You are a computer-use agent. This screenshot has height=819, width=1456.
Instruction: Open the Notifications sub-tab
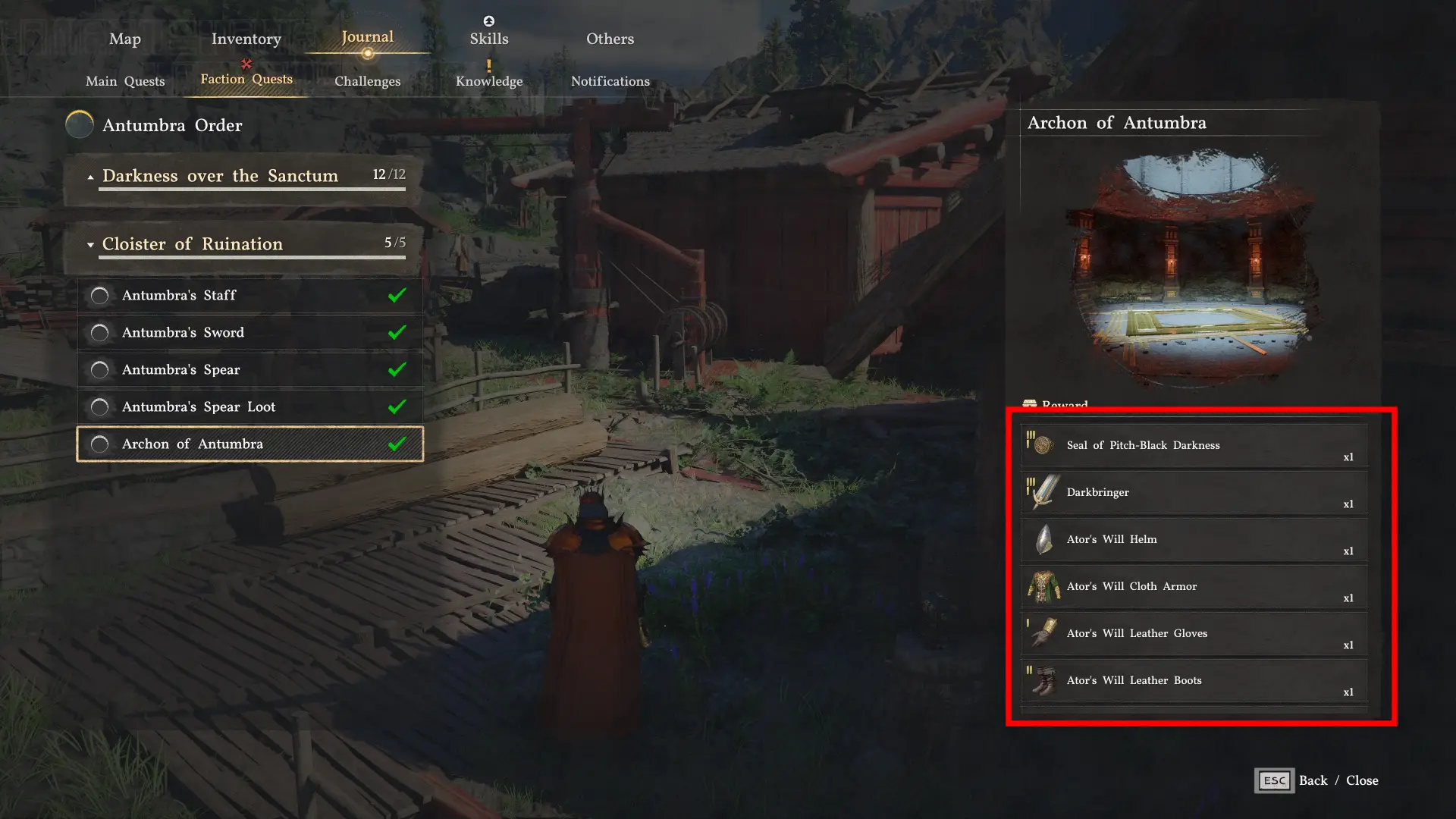[x=610, y=81]
